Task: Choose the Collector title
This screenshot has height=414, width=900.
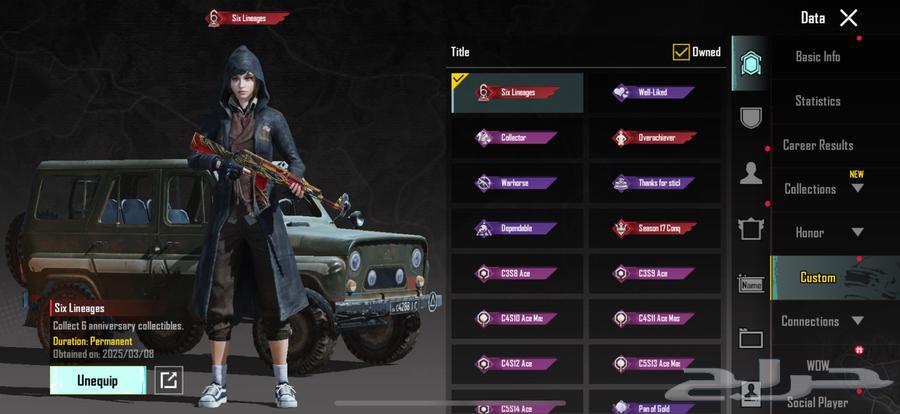Action: pyautogui.click(x=517, y=138)
